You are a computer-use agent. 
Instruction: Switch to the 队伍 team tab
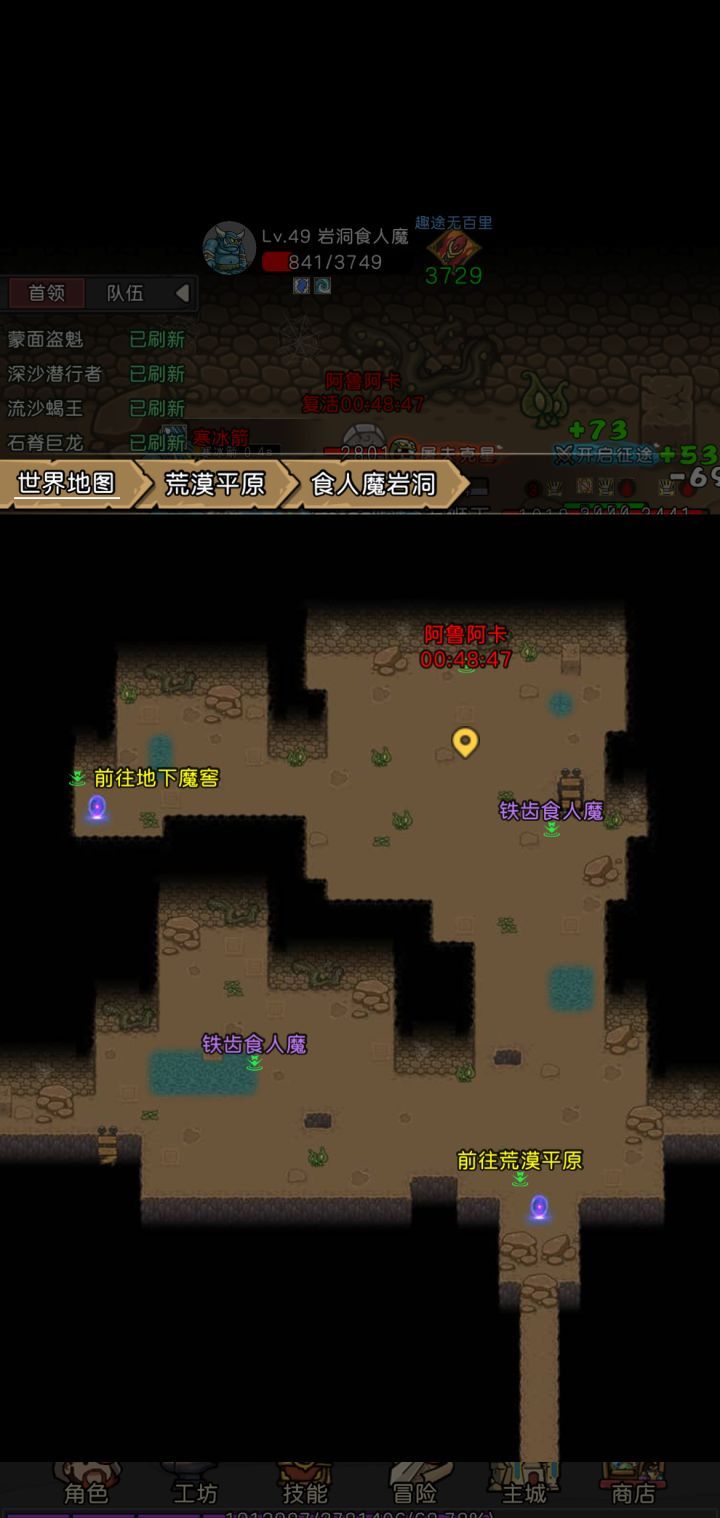(125, 293)
